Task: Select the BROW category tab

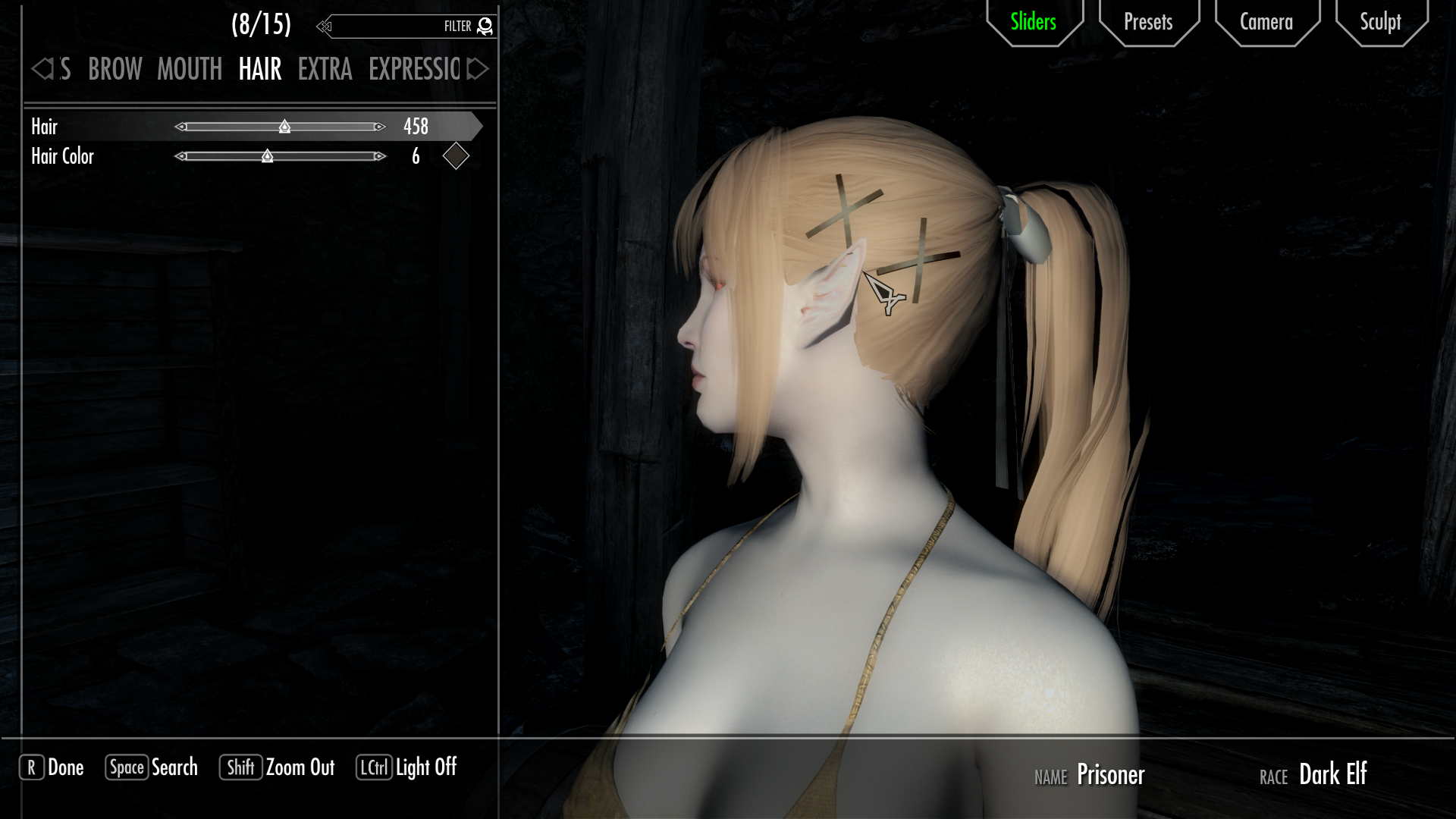Action: click(115, 70)
